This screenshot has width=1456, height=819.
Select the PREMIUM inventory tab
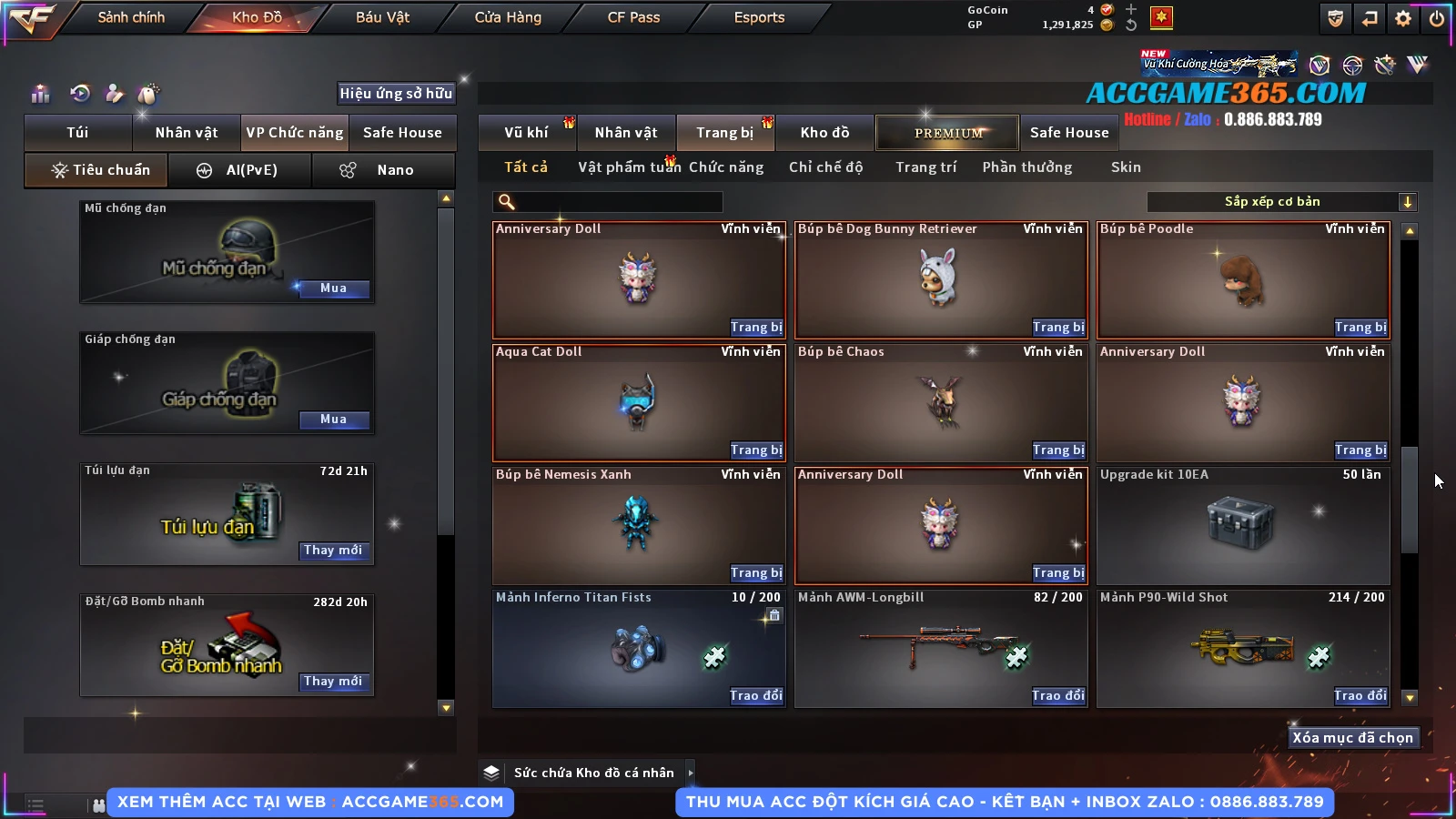[x=947, y=133]
